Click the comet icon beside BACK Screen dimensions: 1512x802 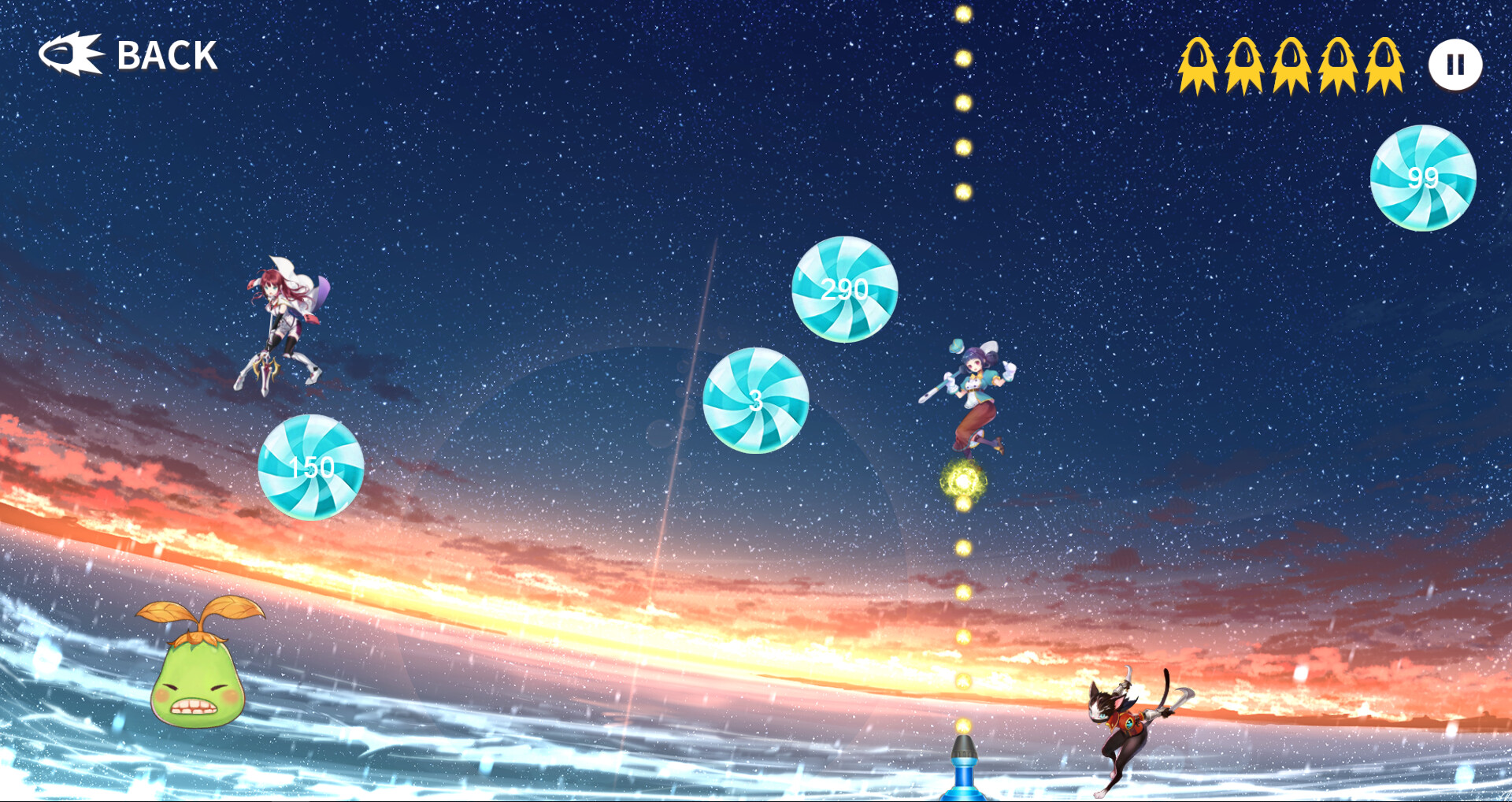pyautogui.click(x=73, y=54)
